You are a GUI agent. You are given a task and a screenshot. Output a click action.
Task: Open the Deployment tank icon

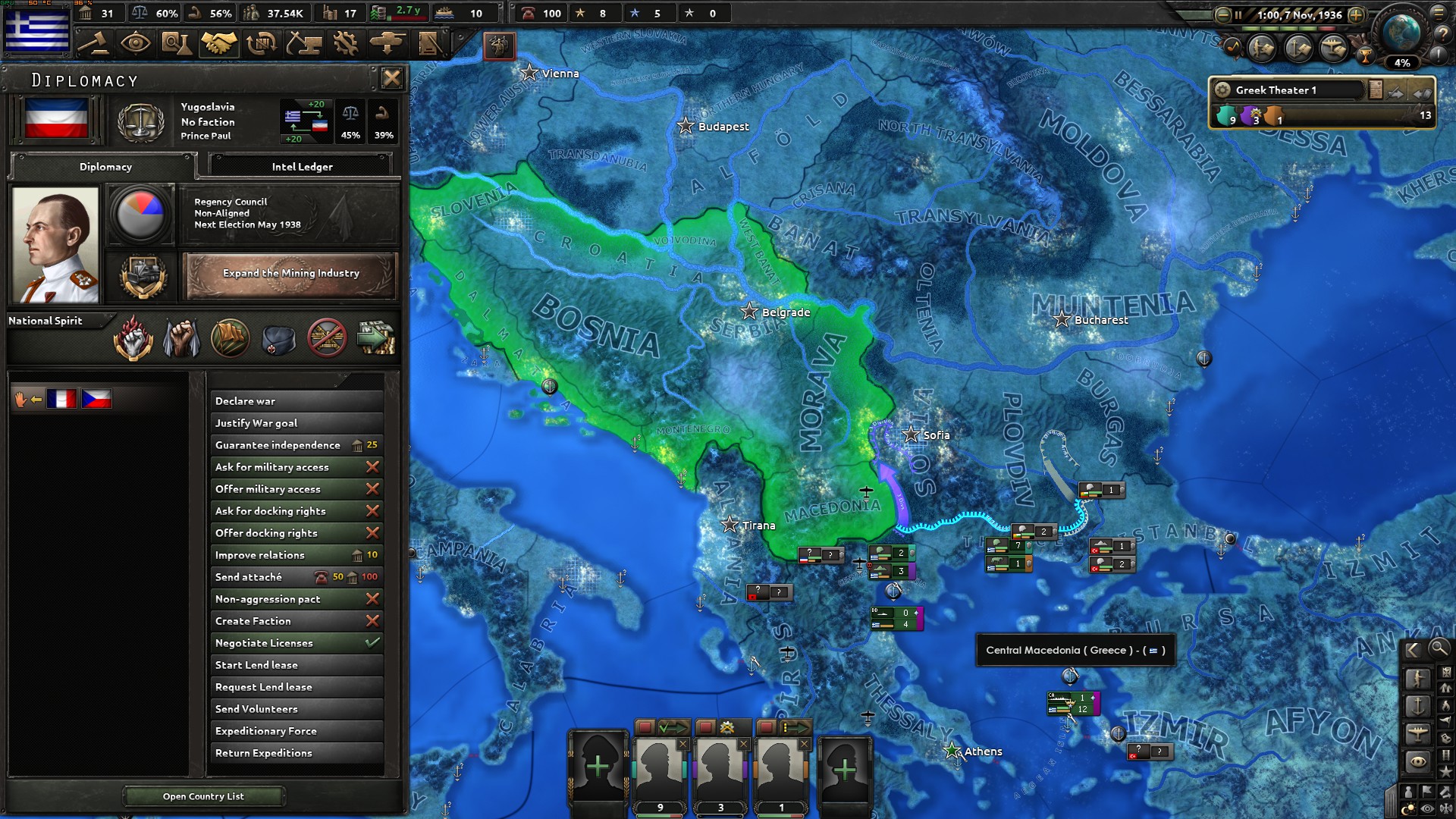(x=386, y=43)
